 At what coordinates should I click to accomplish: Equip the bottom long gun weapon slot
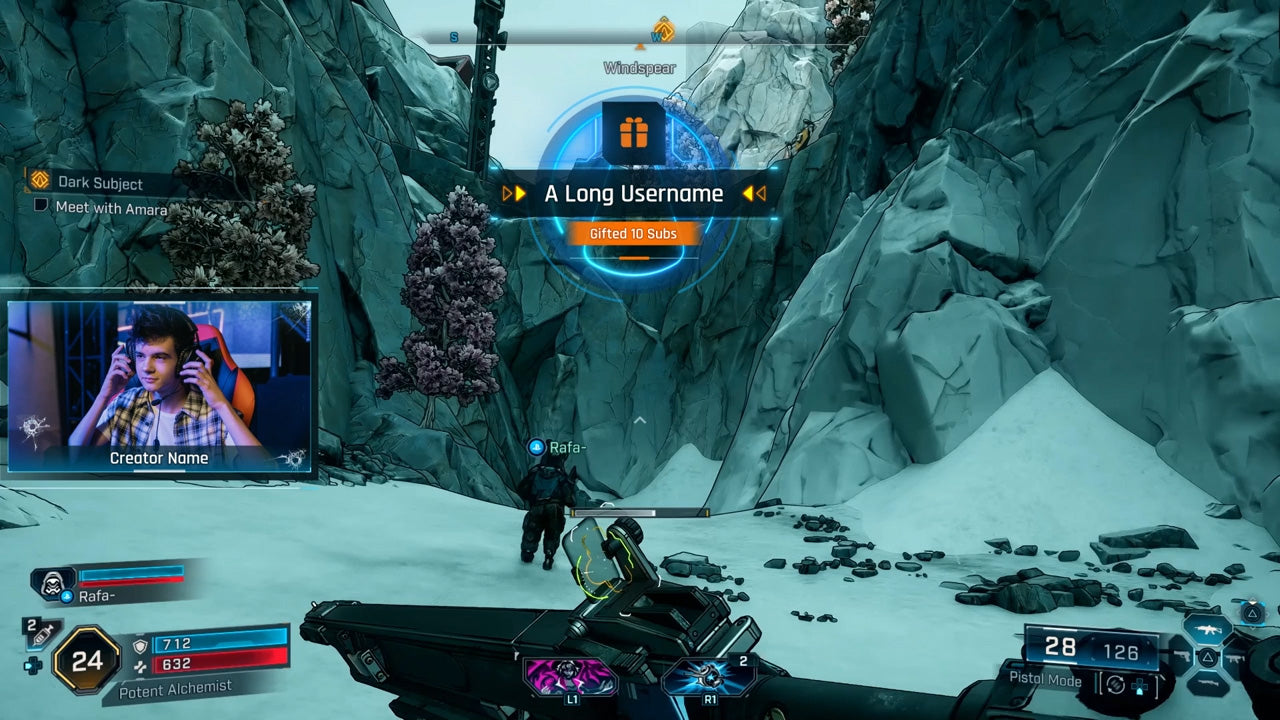point(1207,684)
